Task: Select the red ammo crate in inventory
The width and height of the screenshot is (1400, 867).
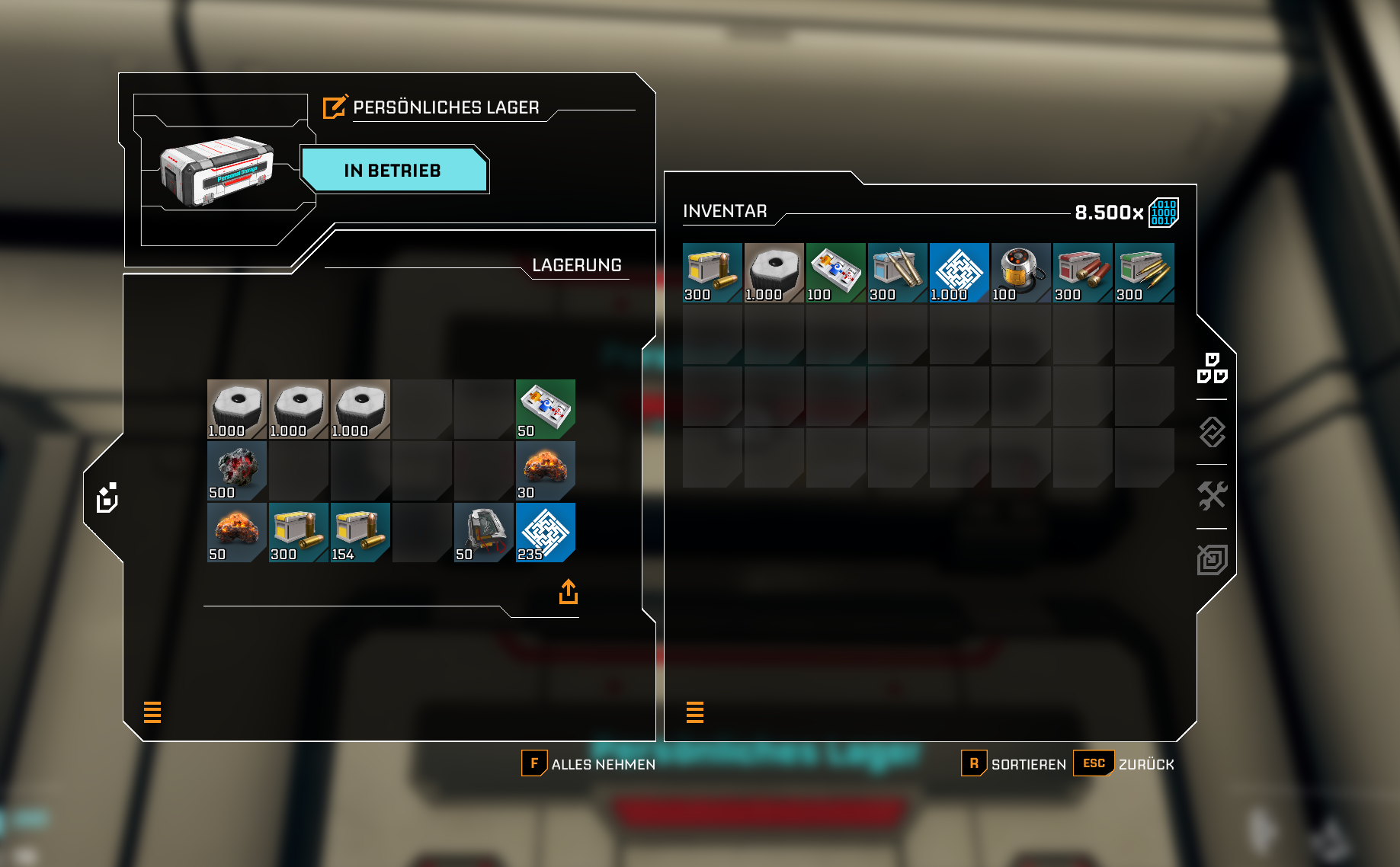Action: click(1082, 273)
